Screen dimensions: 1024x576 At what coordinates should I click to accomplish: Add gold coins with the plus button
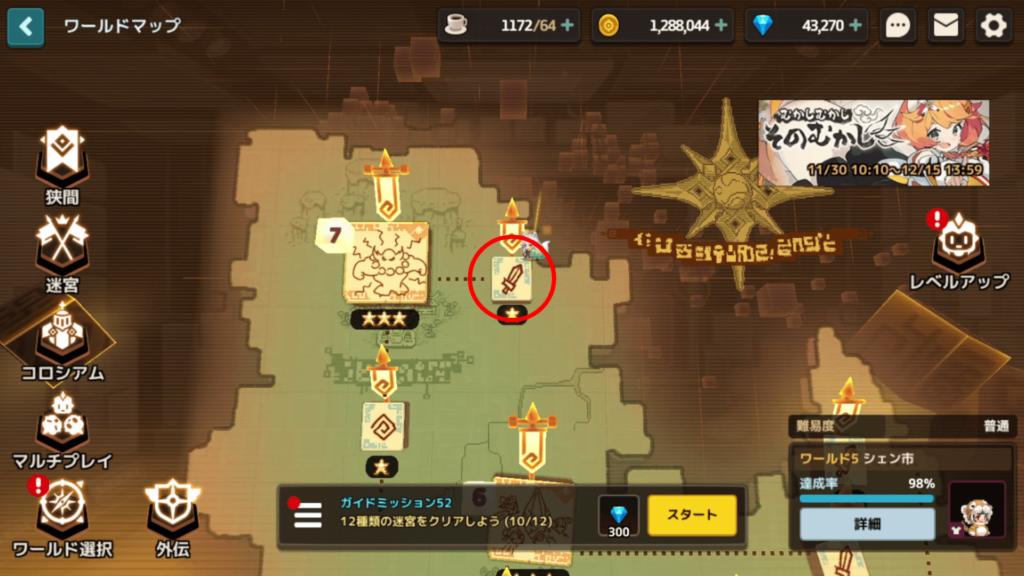[722, 26]
